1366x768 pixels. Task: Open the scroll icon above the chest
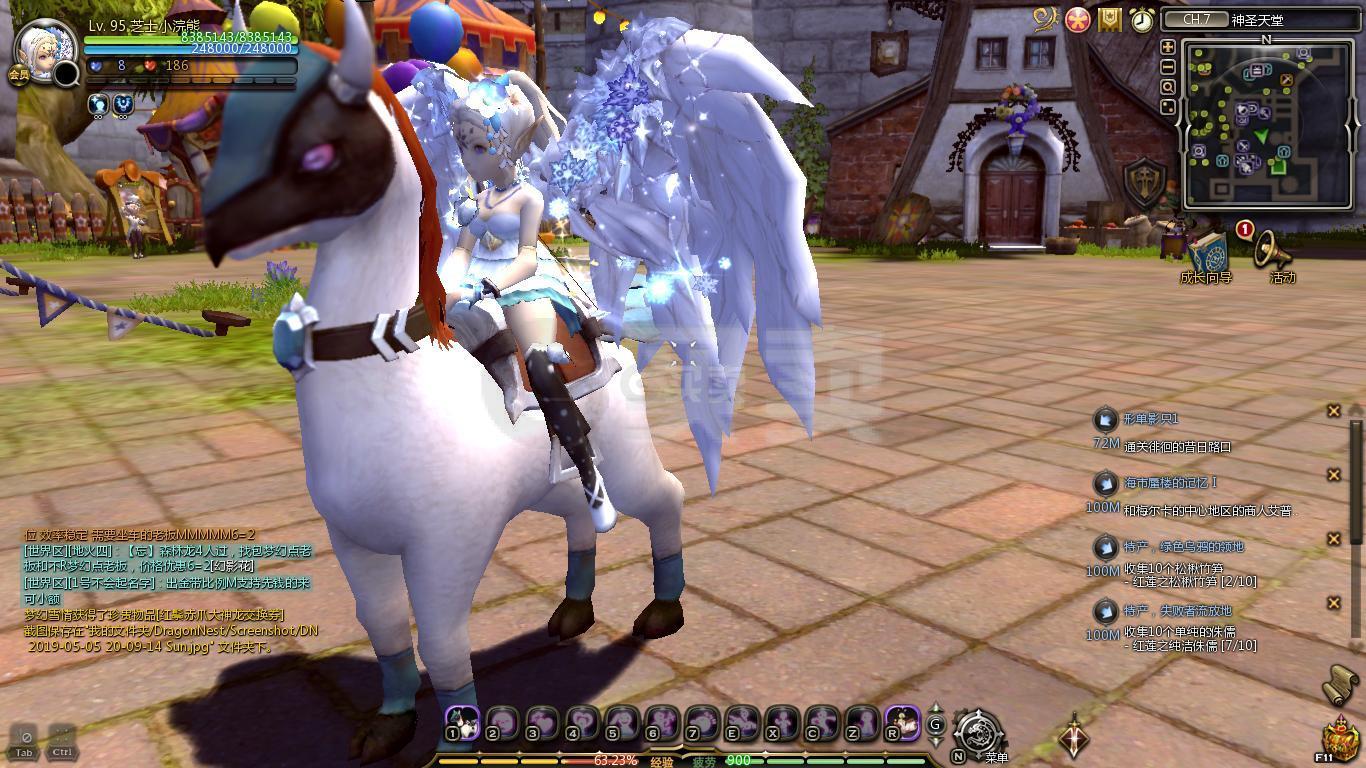1341,684
